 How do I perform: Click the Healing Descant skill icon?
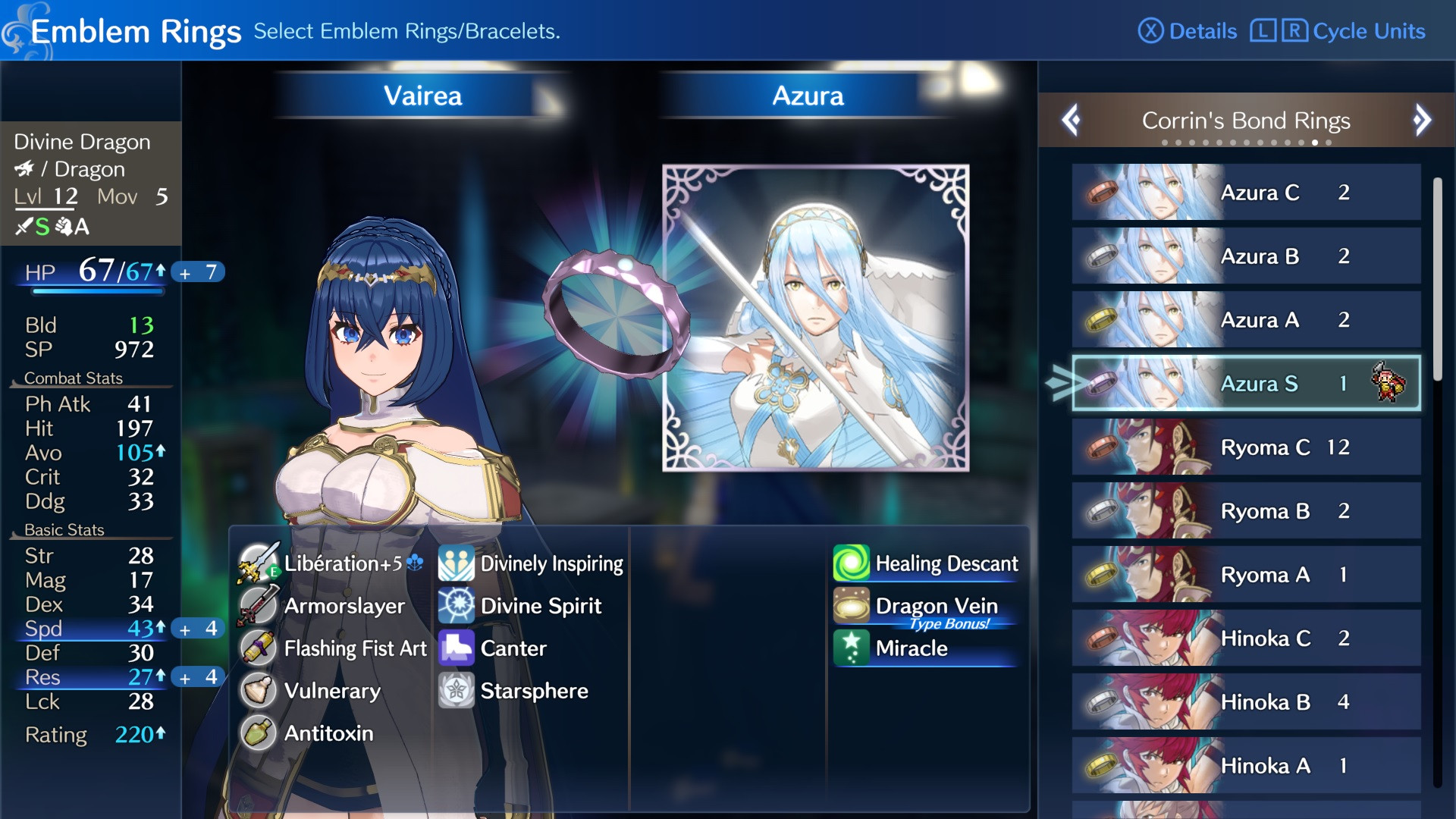(852, 563)
